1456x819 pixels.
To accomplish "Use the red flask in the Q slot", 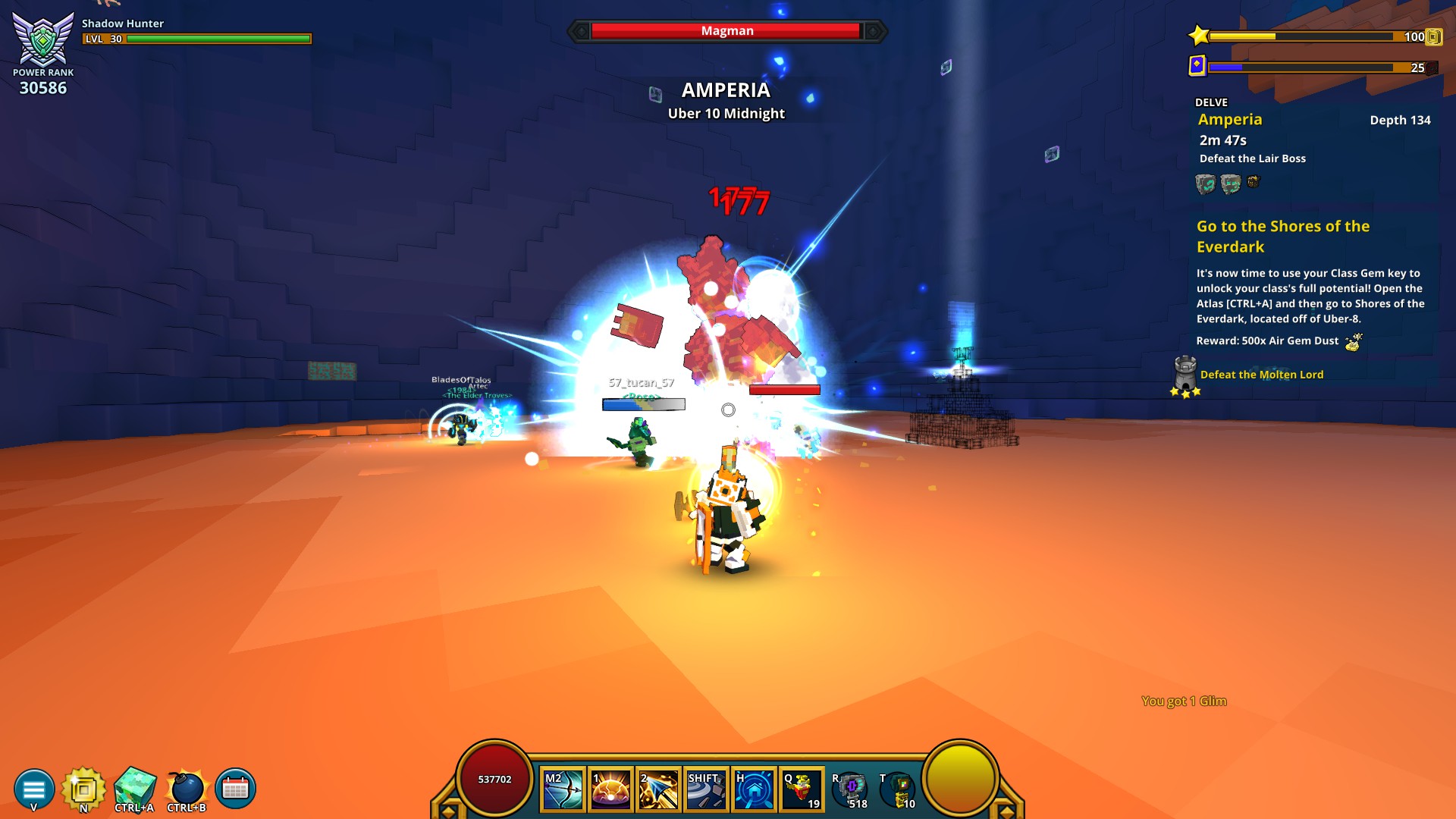I will pos(802,790).
